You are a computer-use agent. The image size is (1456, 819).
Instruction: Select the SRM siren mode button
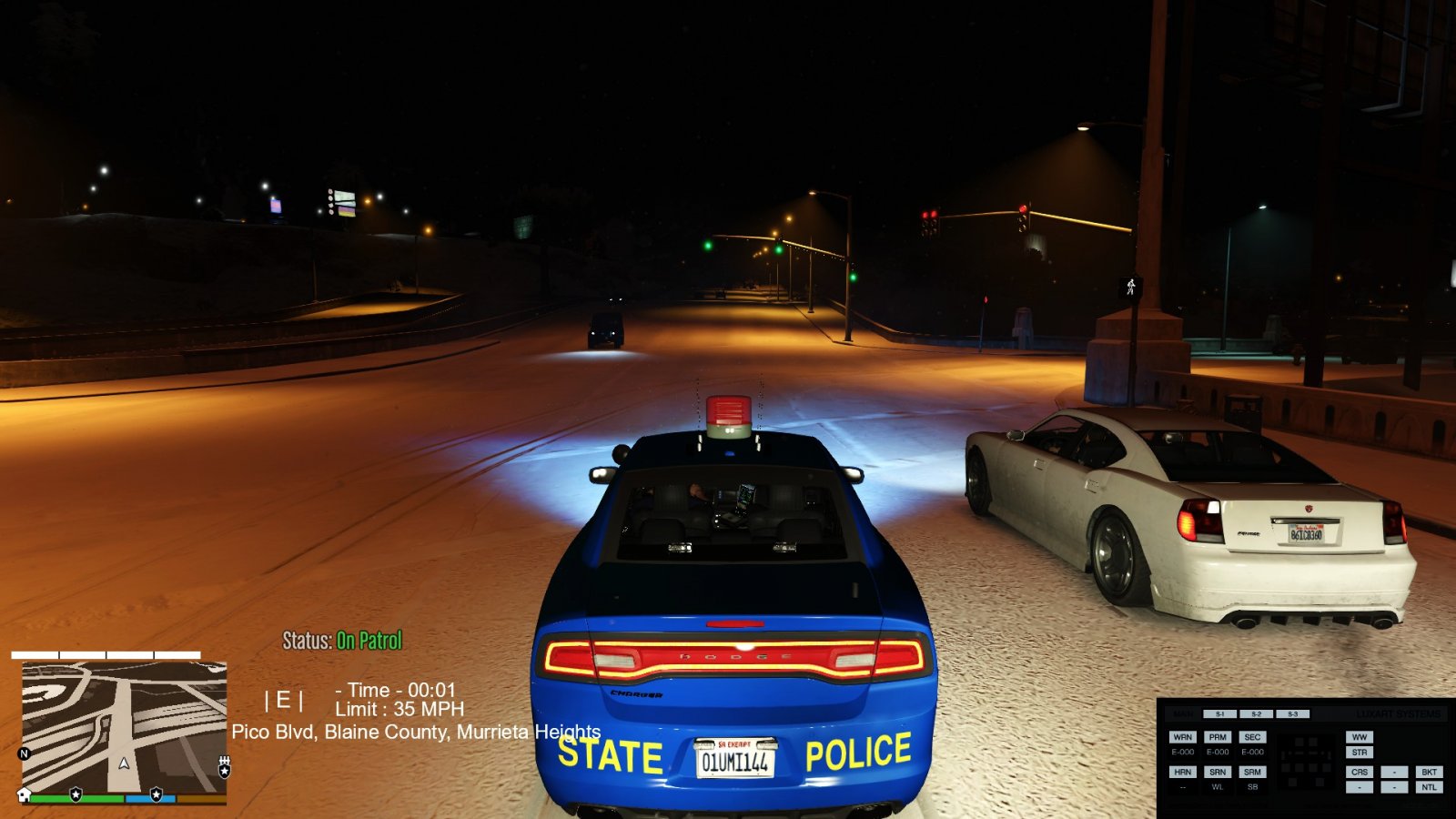1252,772
